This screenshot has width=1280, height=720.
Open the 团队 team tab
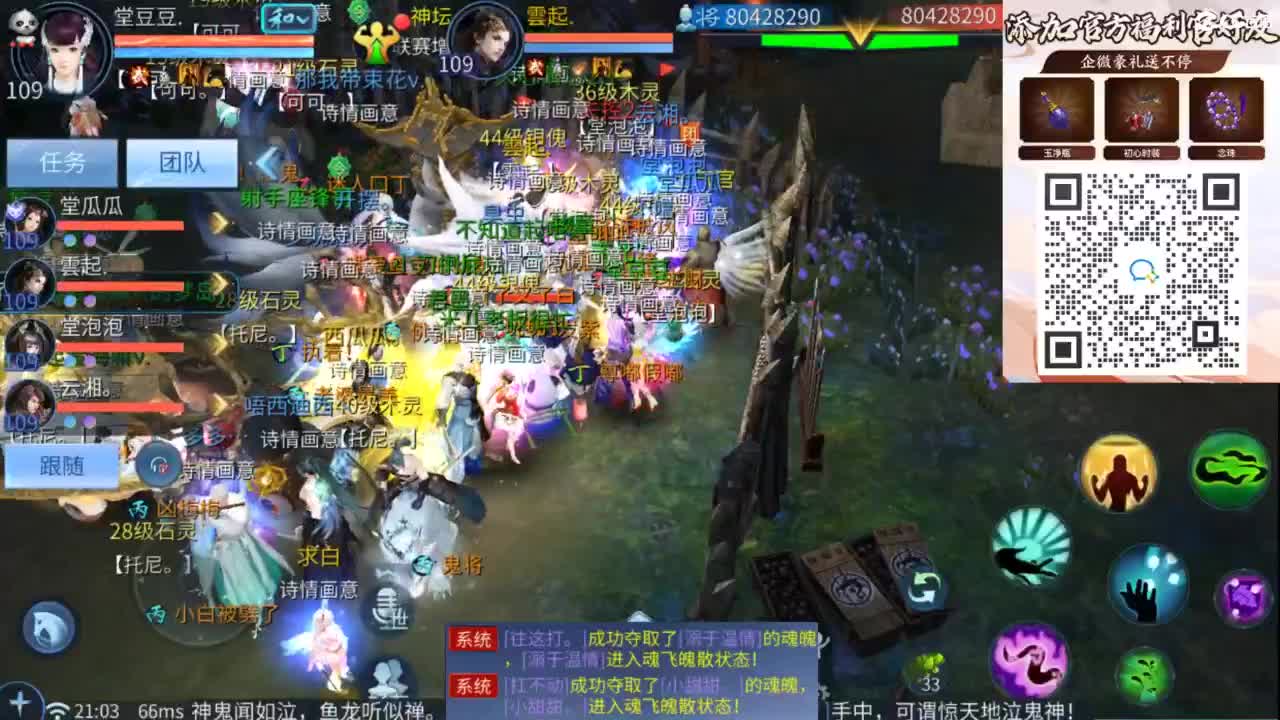pyautogui.click(x=183, y=164)
